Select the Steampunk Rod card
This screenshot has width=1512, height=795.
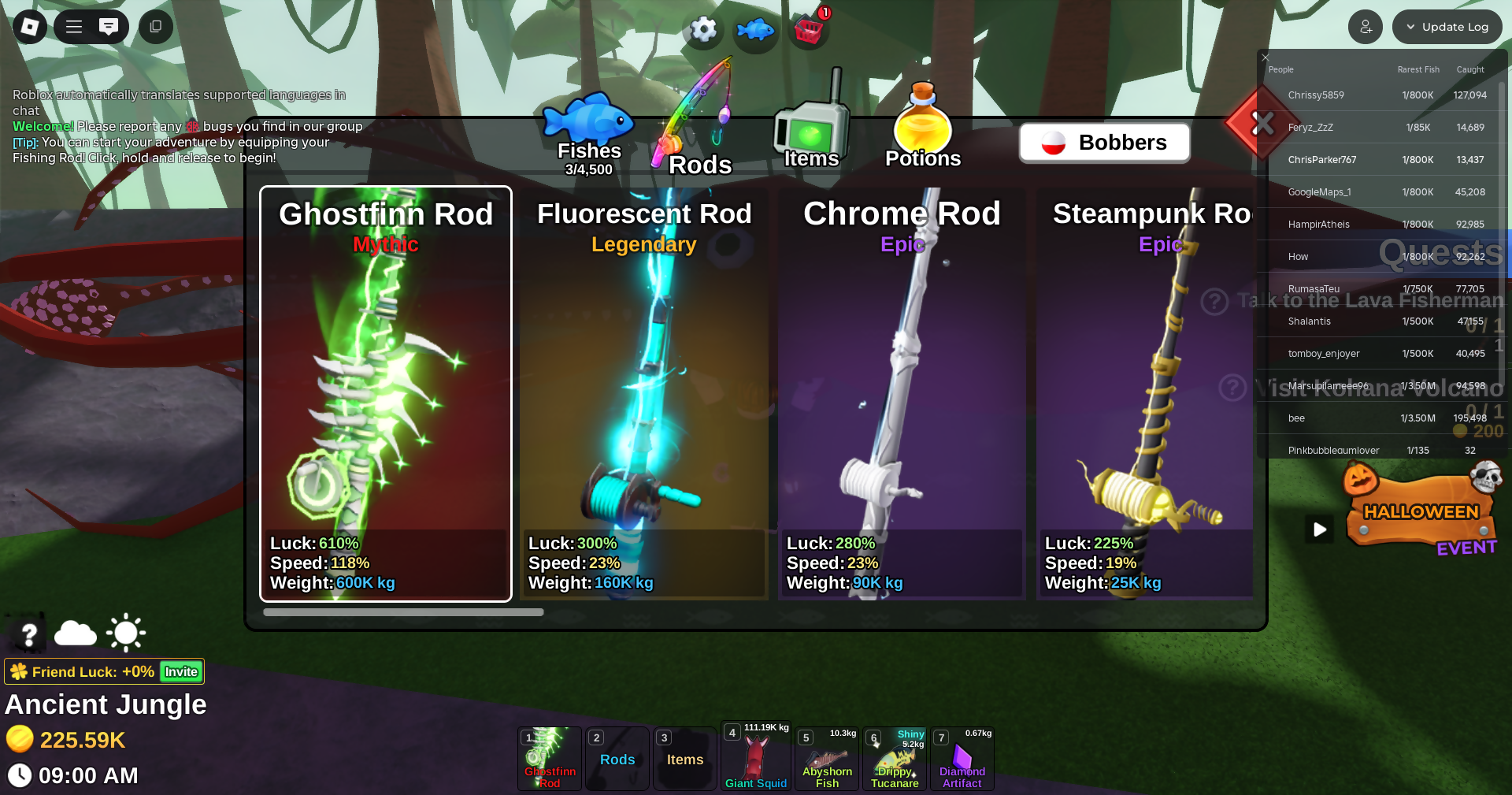pyautogui.click(x=1146, y=394)
